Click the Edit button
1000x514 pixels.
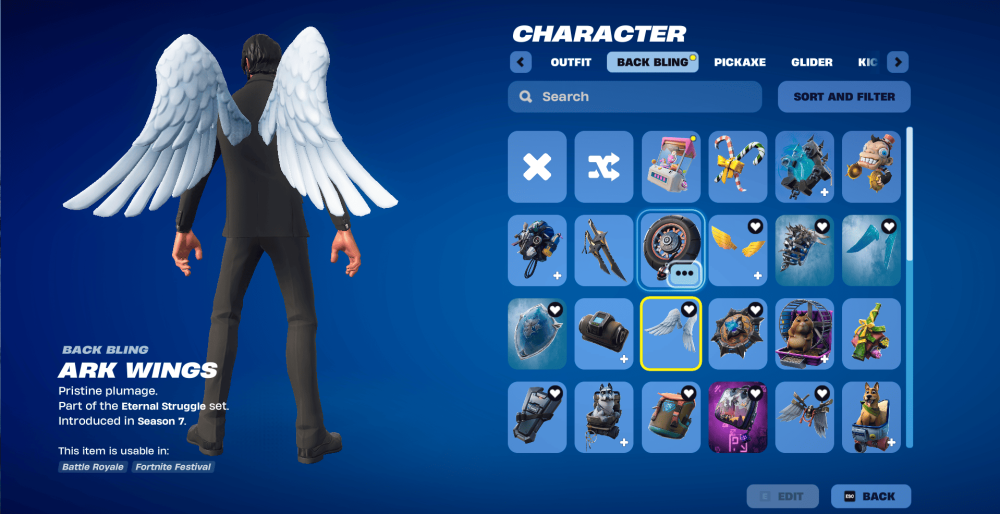783,496
